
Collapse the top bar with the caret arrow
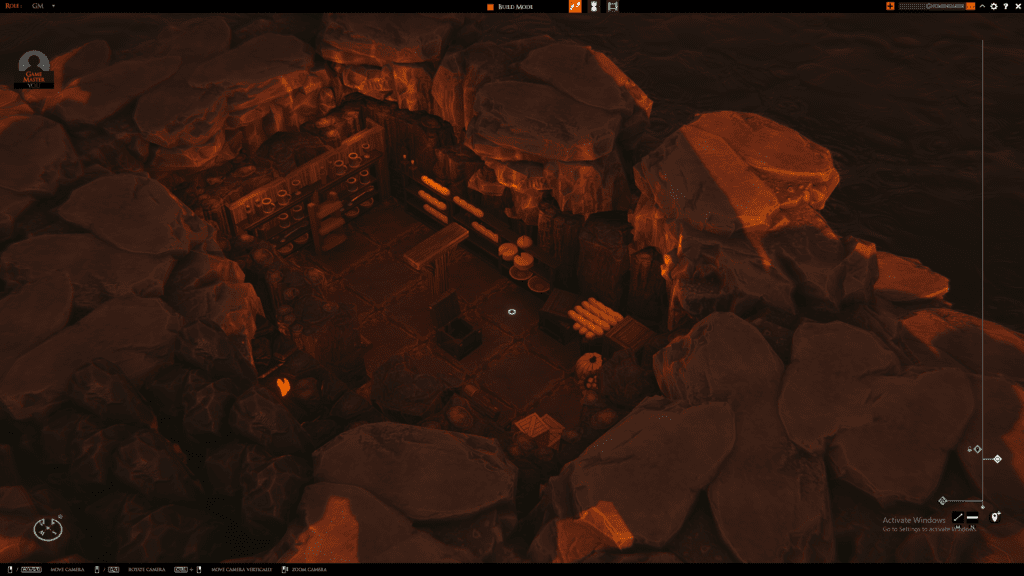(x=982, y=7)
